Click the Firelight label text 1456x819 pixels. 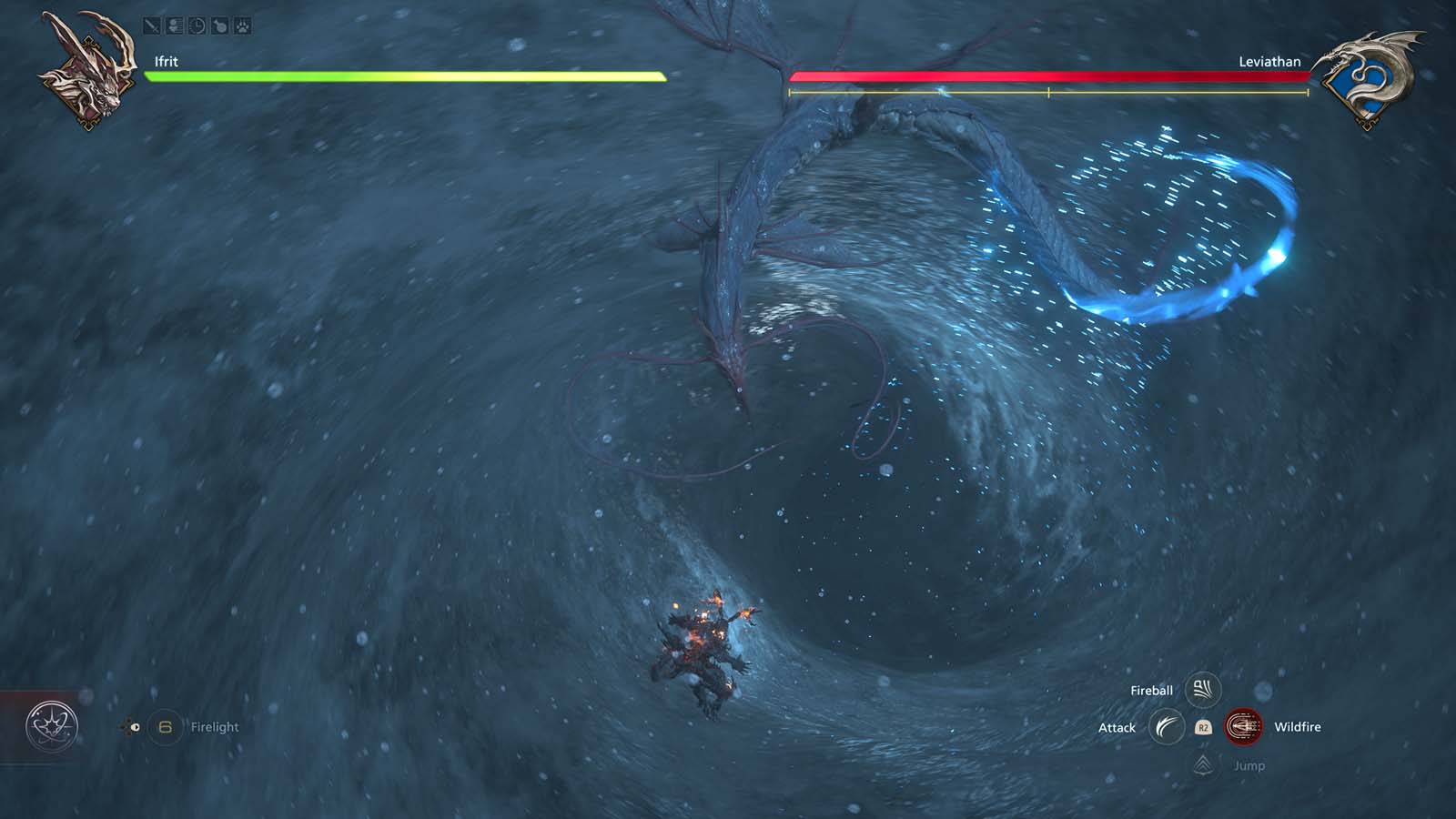pyautogui.click(x=215, y=727)
